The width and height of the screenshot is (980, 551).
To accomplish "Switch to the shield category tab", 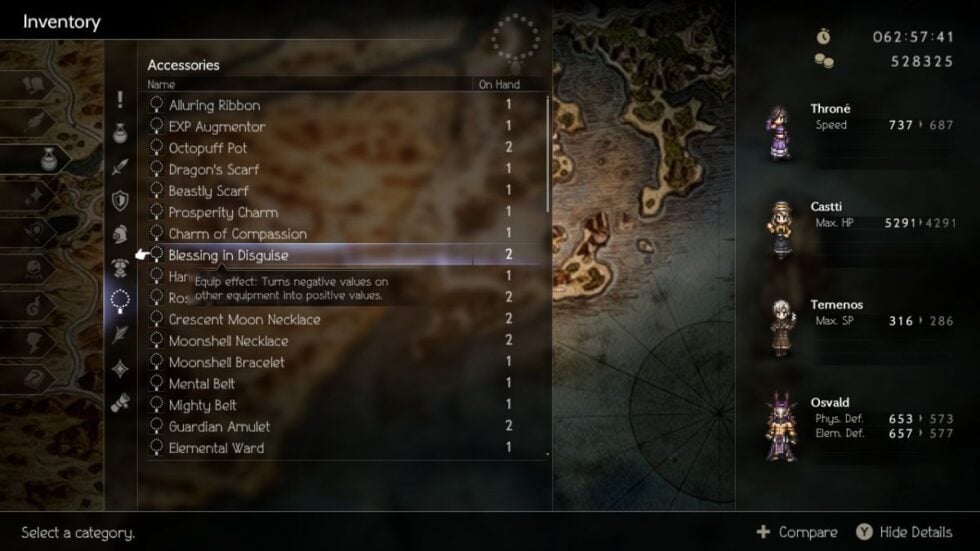I will coord(120,200).
